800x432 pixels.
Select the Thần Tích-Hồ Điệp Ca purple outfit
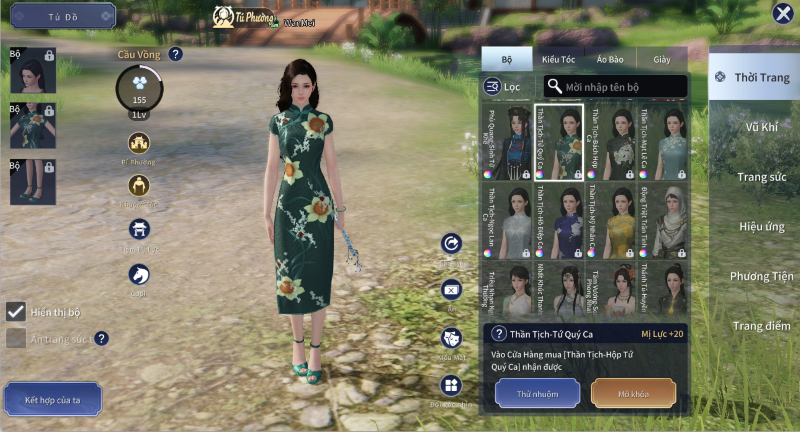pyautogui.click(x=559, y=219)
